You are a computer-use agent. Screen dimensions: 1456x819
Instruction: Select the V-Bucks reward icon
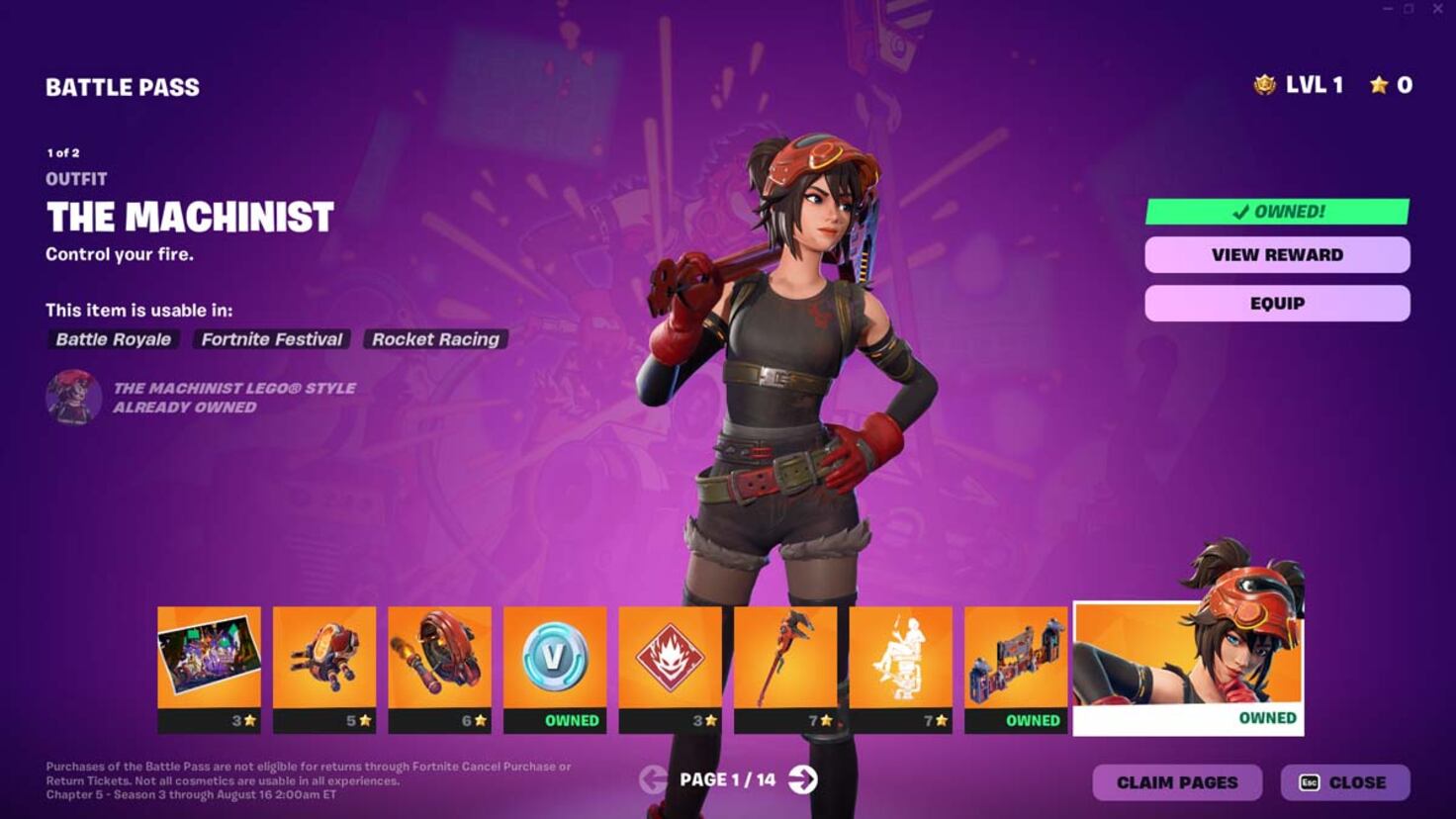point(554,661)
